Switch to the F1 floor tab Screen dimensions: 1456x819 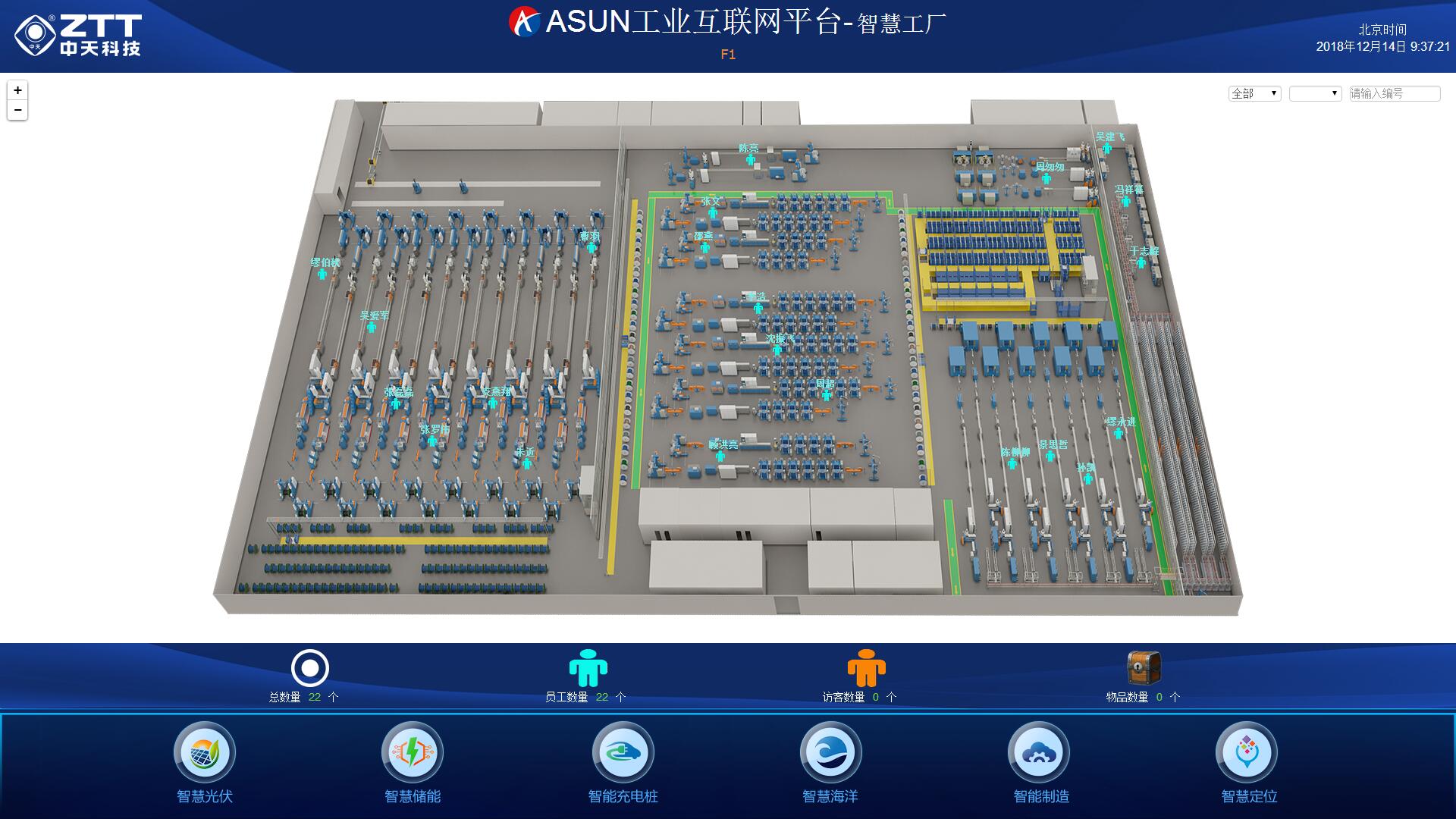[728, 54]
